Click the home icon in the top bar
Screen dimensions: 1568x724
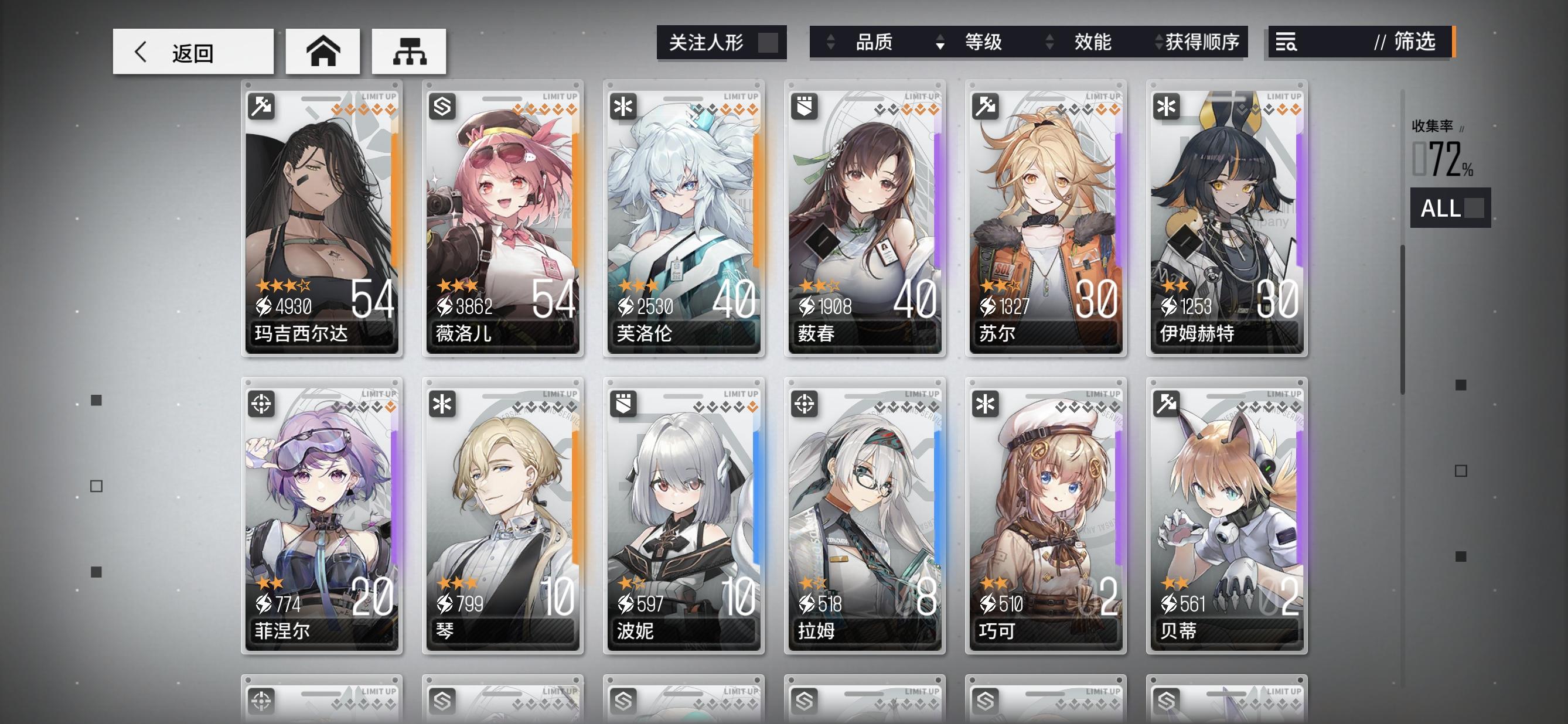point(323,52)
